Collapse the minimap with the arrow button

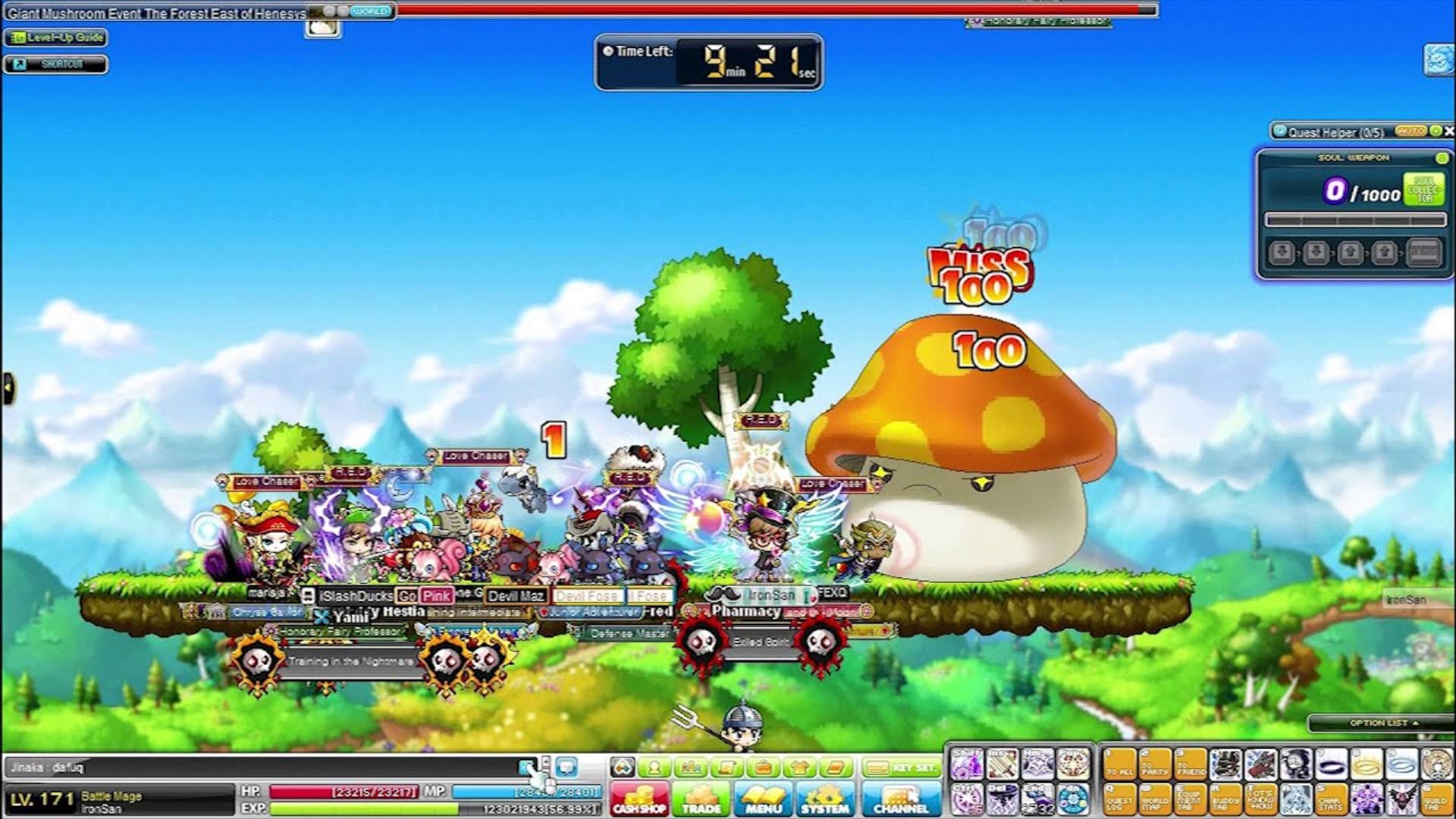coord(9,385)
